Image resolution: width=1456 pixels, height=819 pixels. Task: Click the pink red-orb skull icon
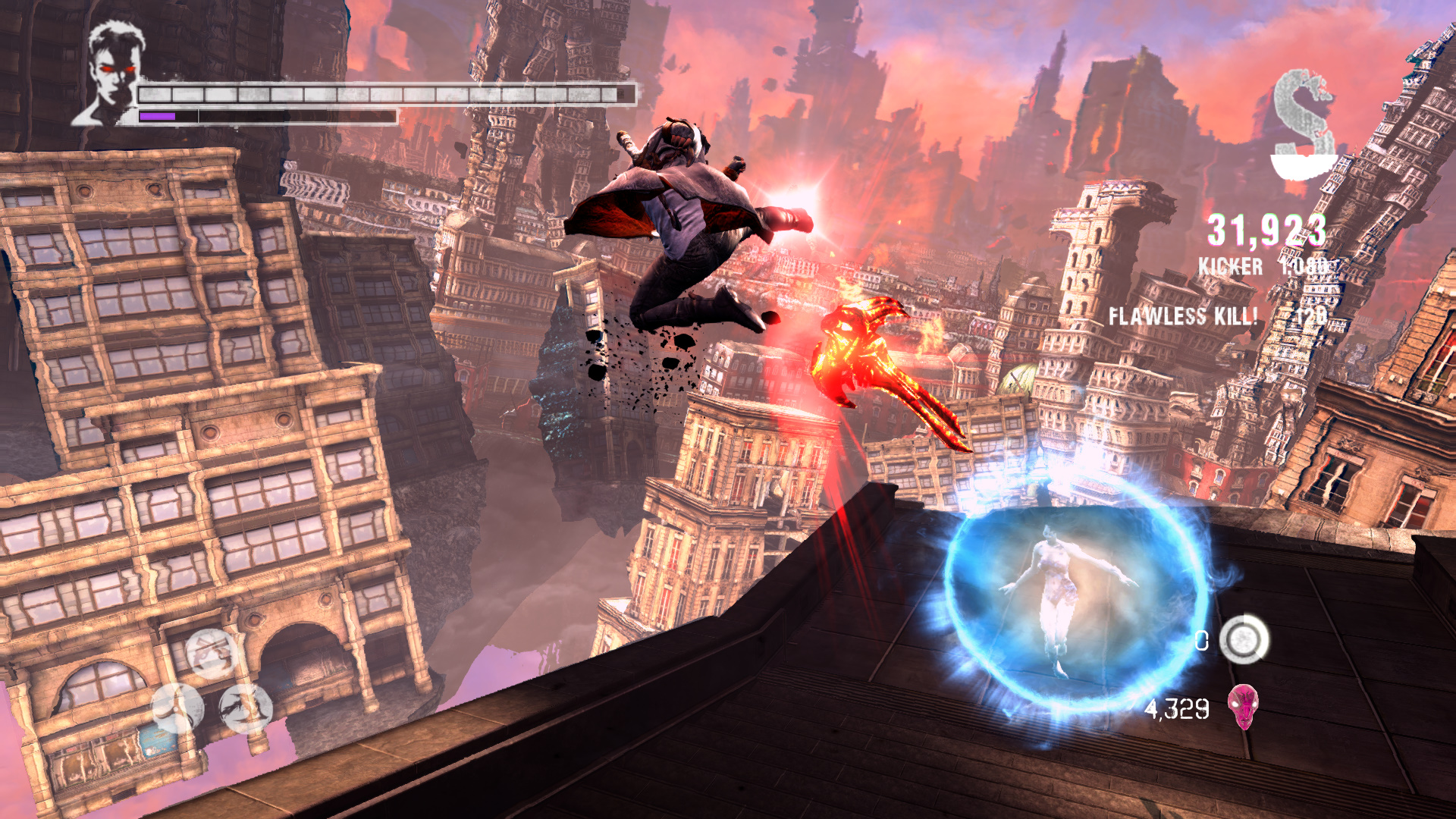point(1243,707)
